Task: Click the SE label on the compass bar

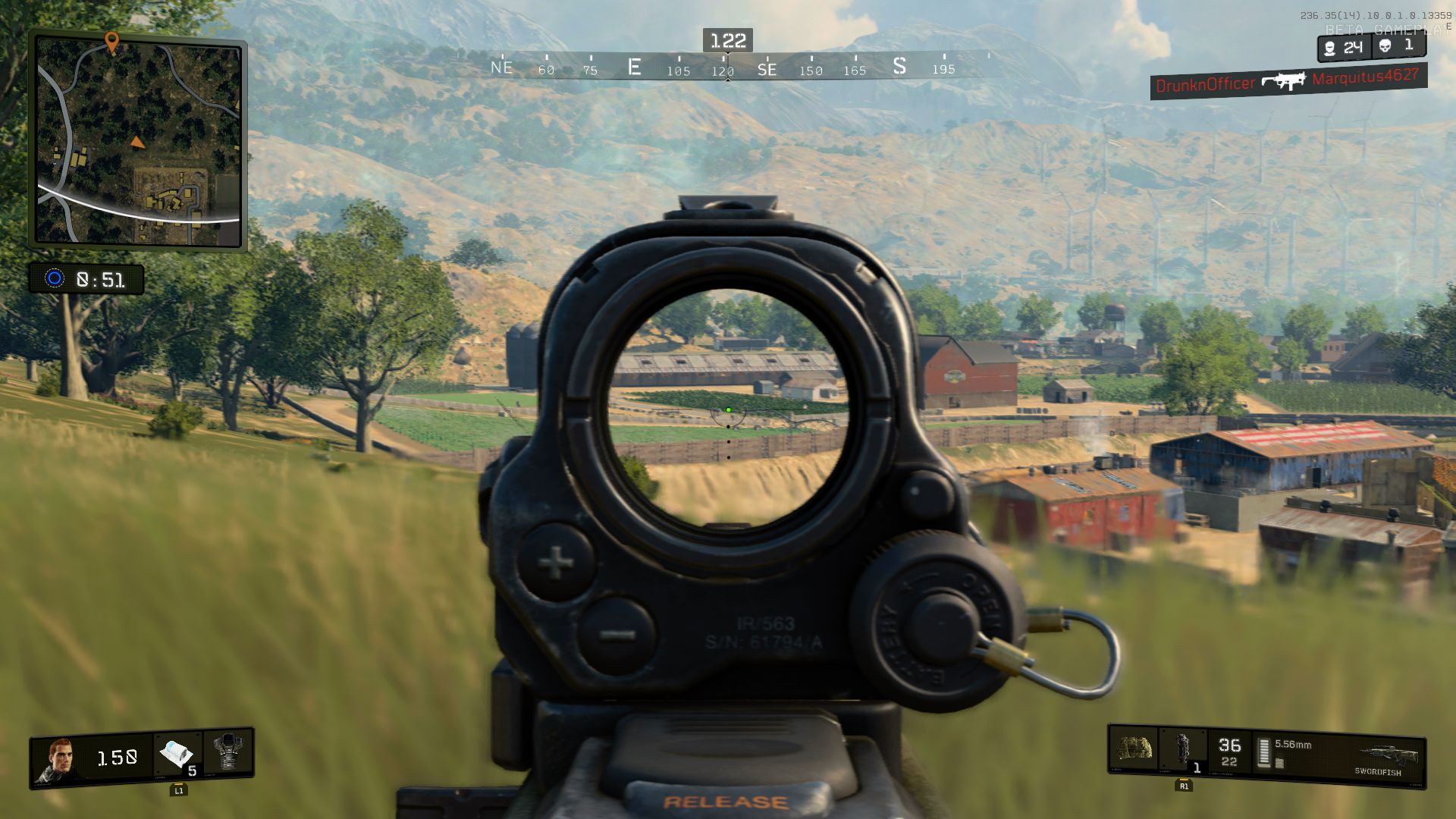Action: [767, 68]
